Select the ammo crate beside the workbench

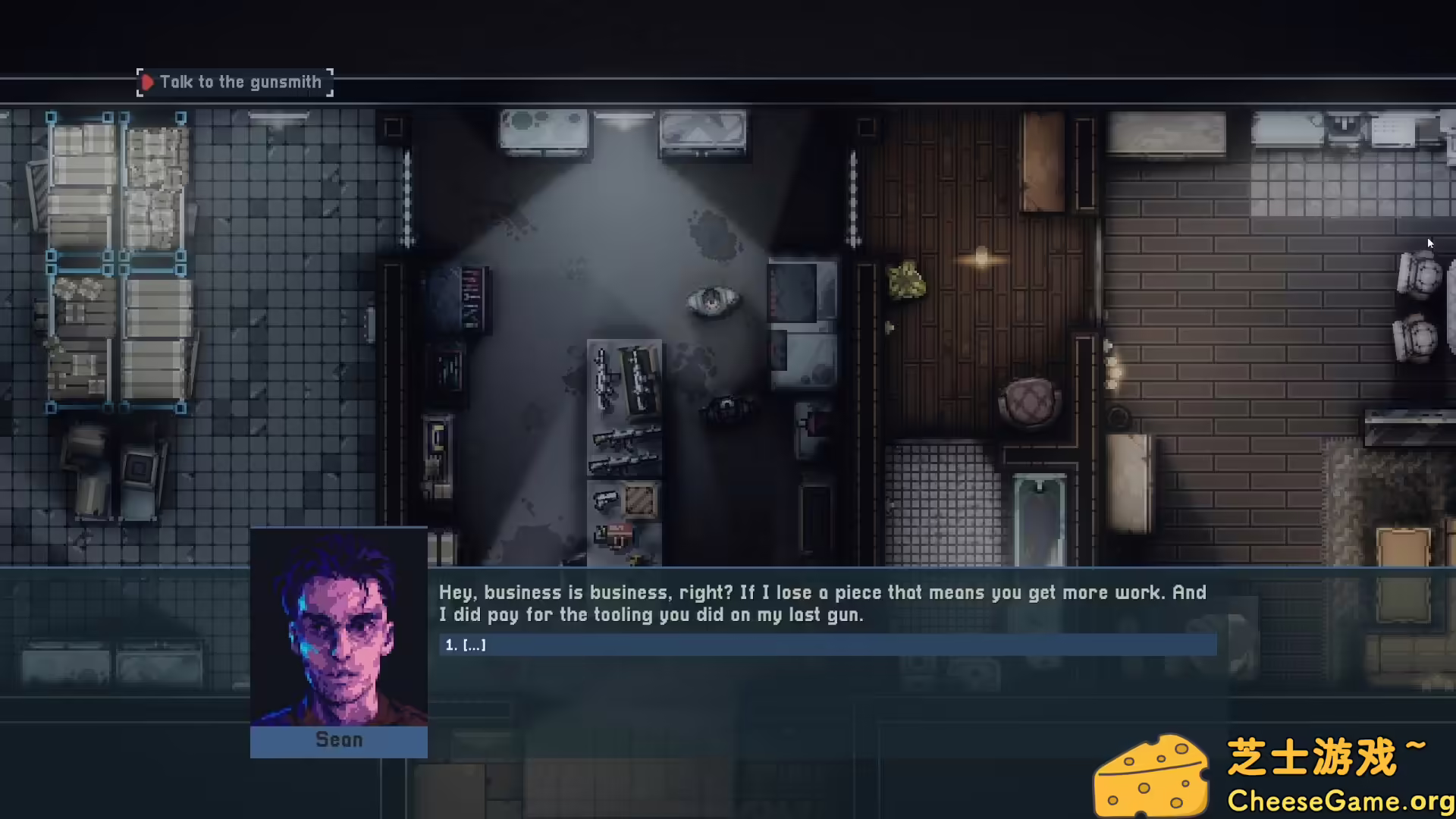click(641, 500)
